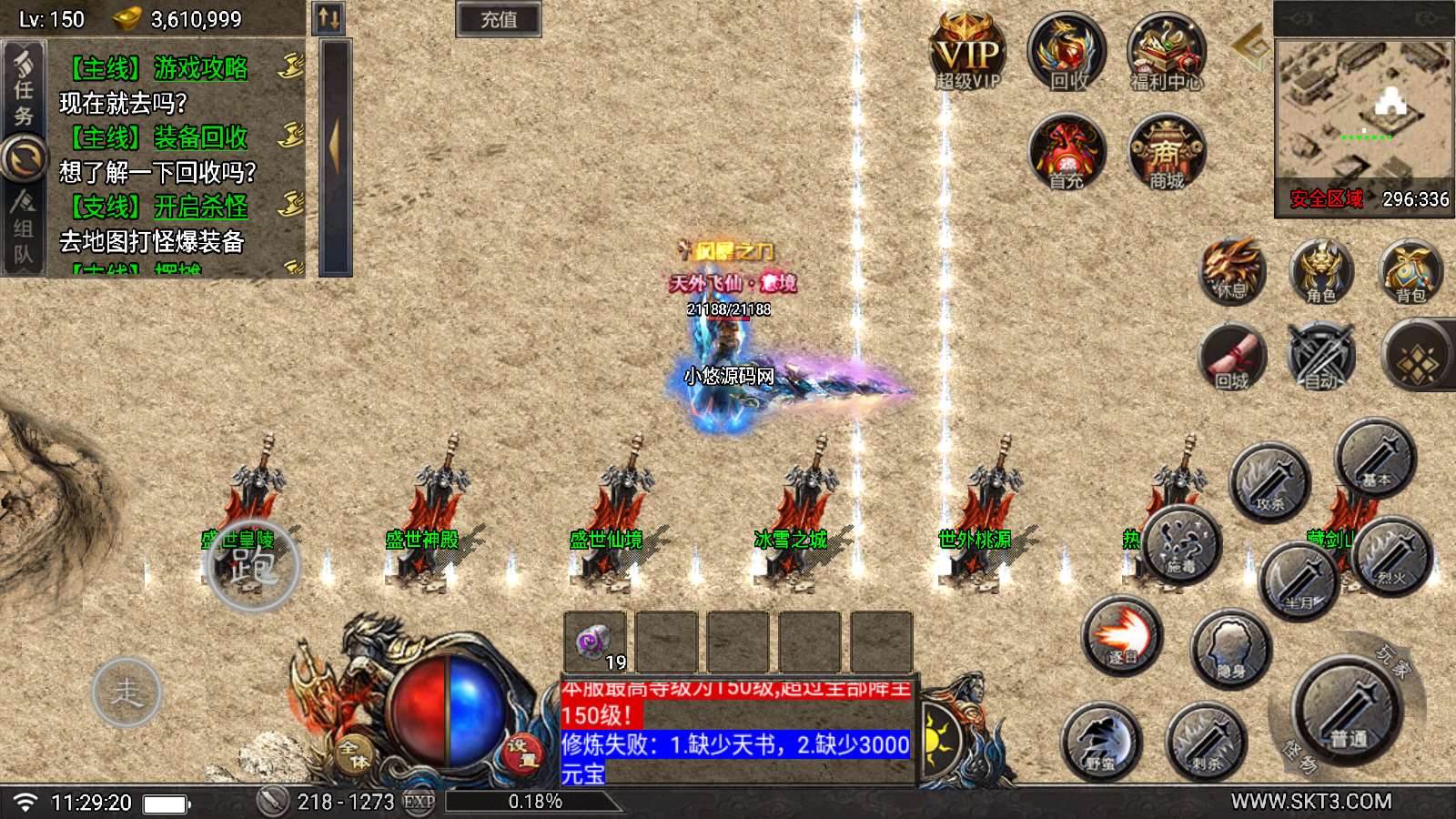Screen dimensions: 1456x819
Task: Open the 背包 backpack
Action: [x=1410, y=272]
